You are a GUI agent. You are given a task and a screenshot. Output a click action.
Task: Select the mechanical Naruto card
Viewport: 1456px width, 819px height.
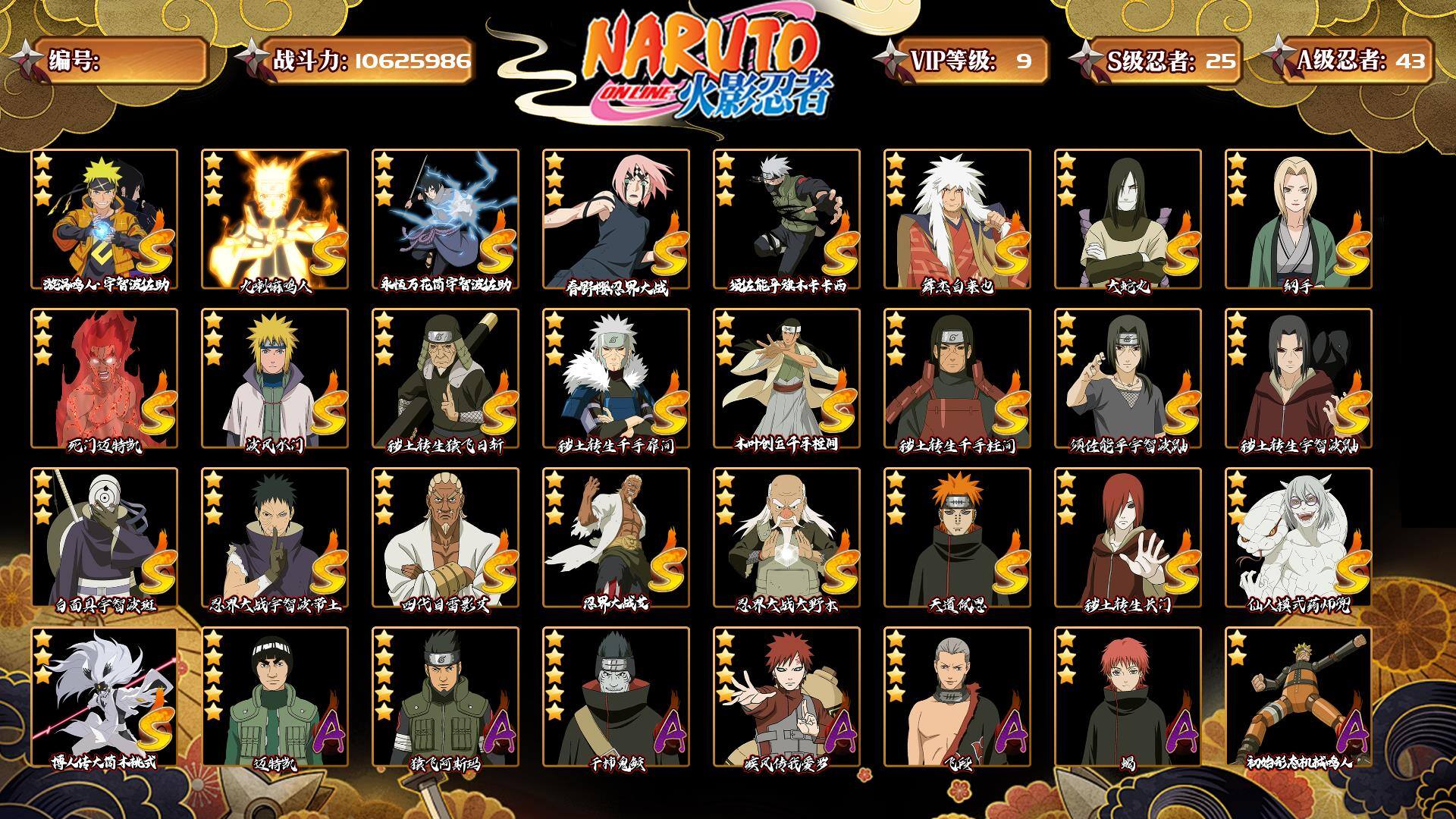tap(1298, 697)
